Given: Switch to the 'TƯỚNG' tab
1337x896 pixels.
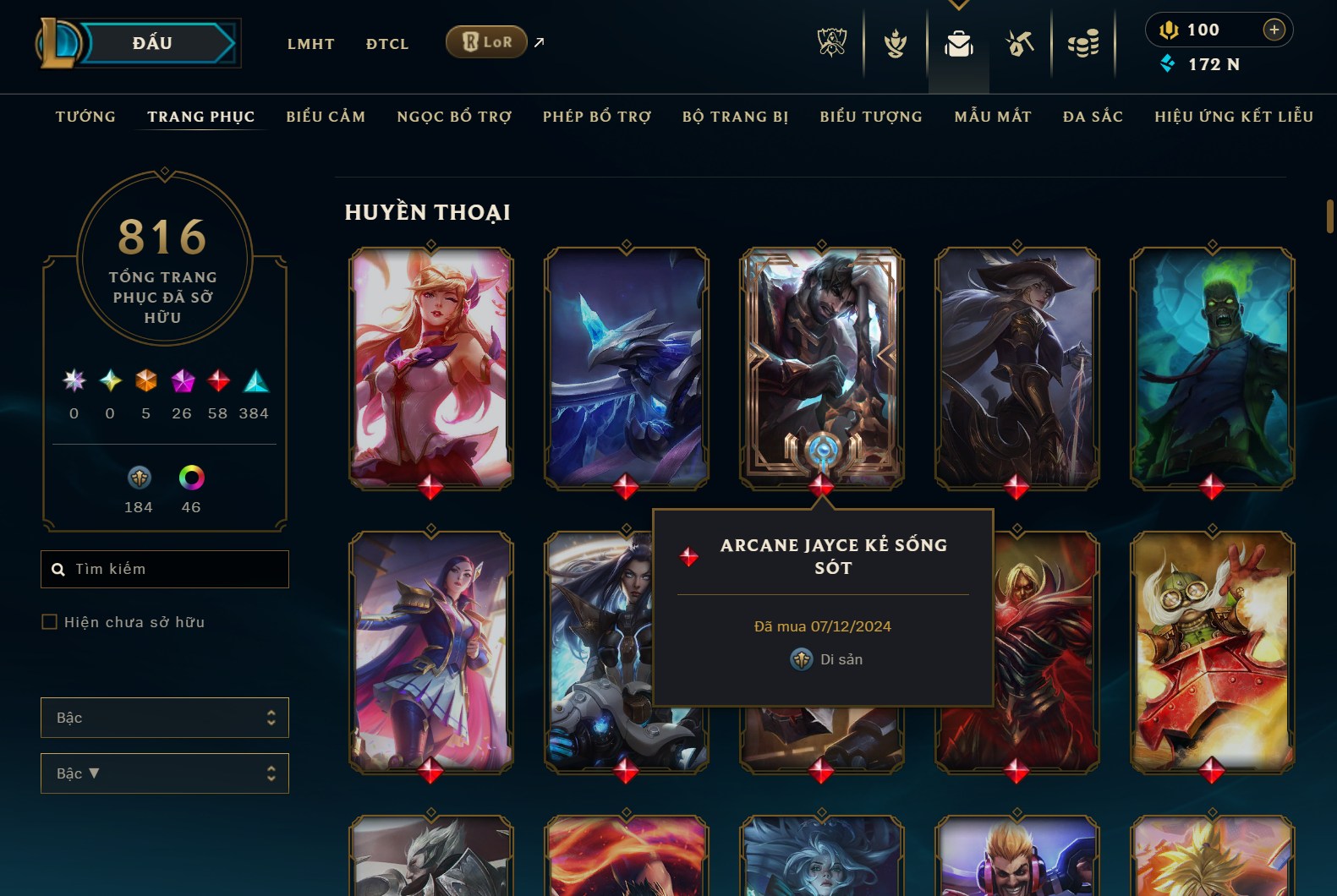Looking at the screenshot, I should [84, 117].
